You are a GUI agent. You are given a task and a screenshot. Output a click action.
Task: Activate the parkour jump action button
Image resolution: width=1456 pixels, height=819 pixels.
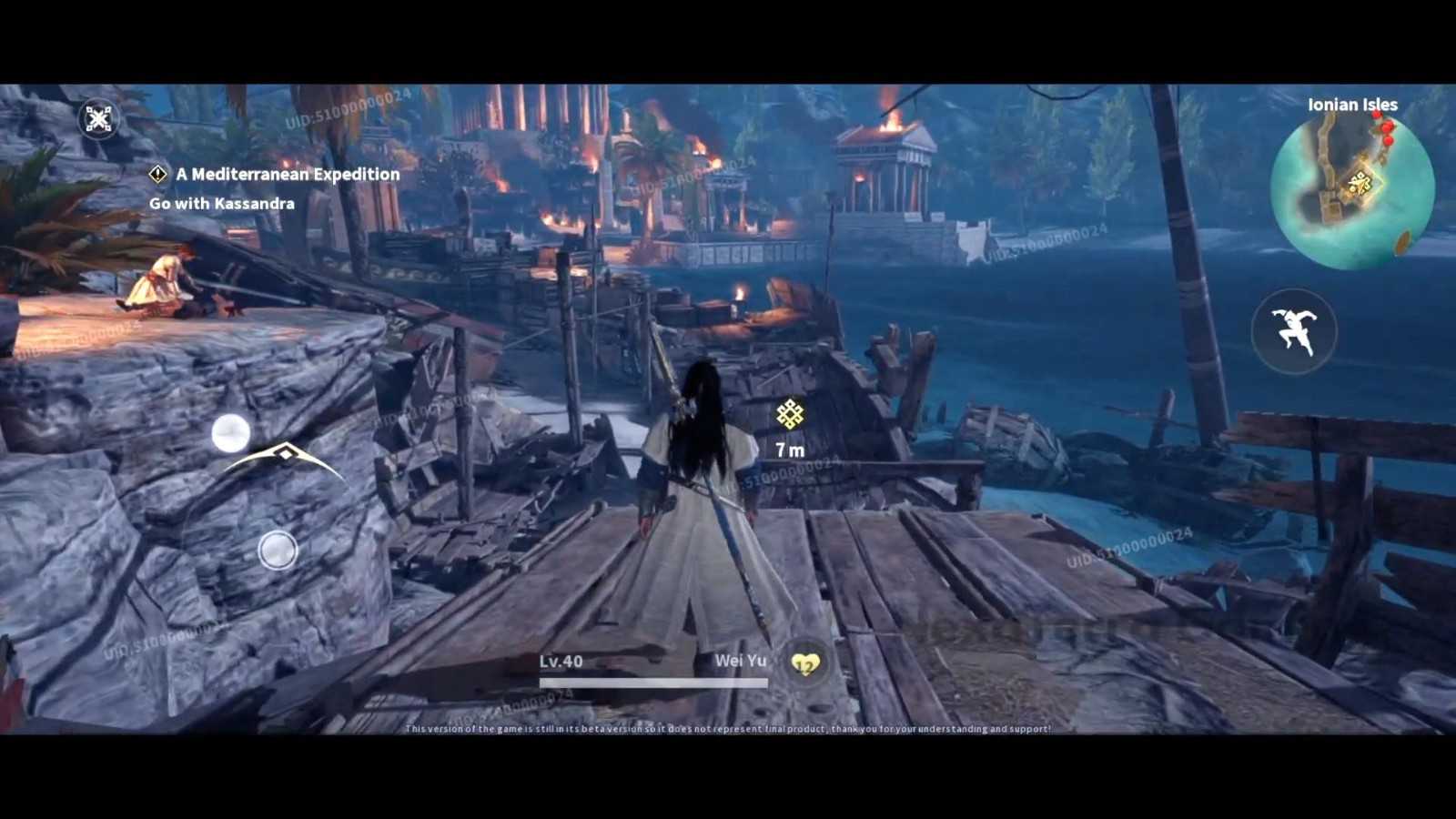point(1294,330)
